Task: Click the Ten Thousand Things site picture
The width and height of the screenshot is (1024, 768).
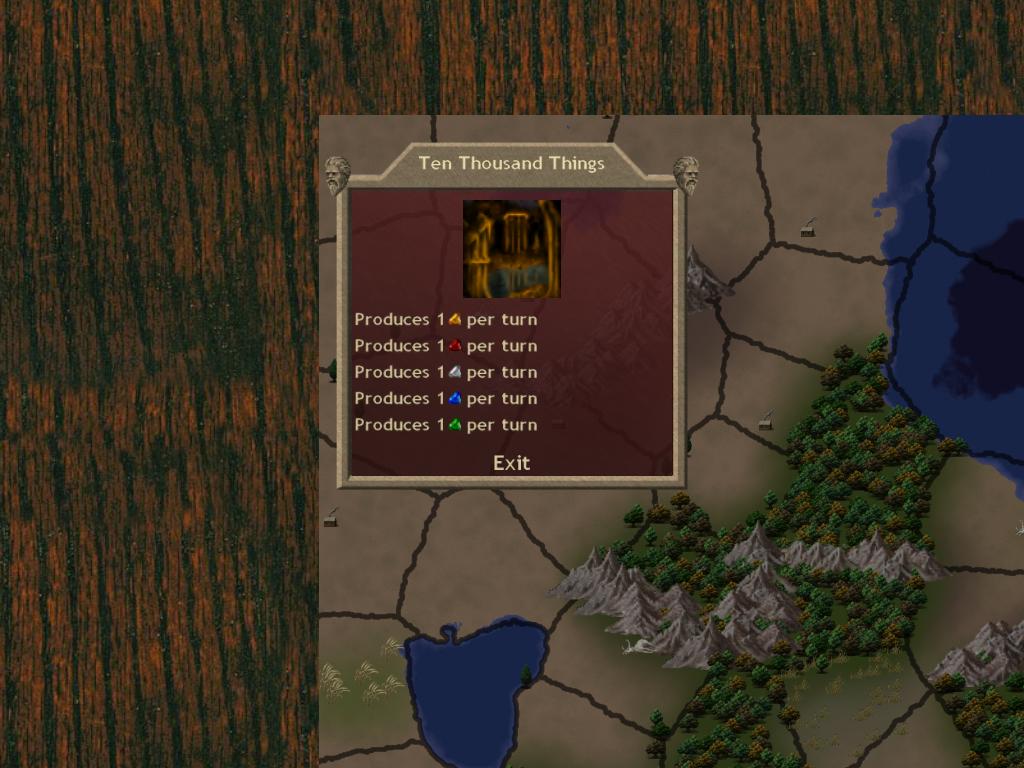Action: click(x=511, y=249)
